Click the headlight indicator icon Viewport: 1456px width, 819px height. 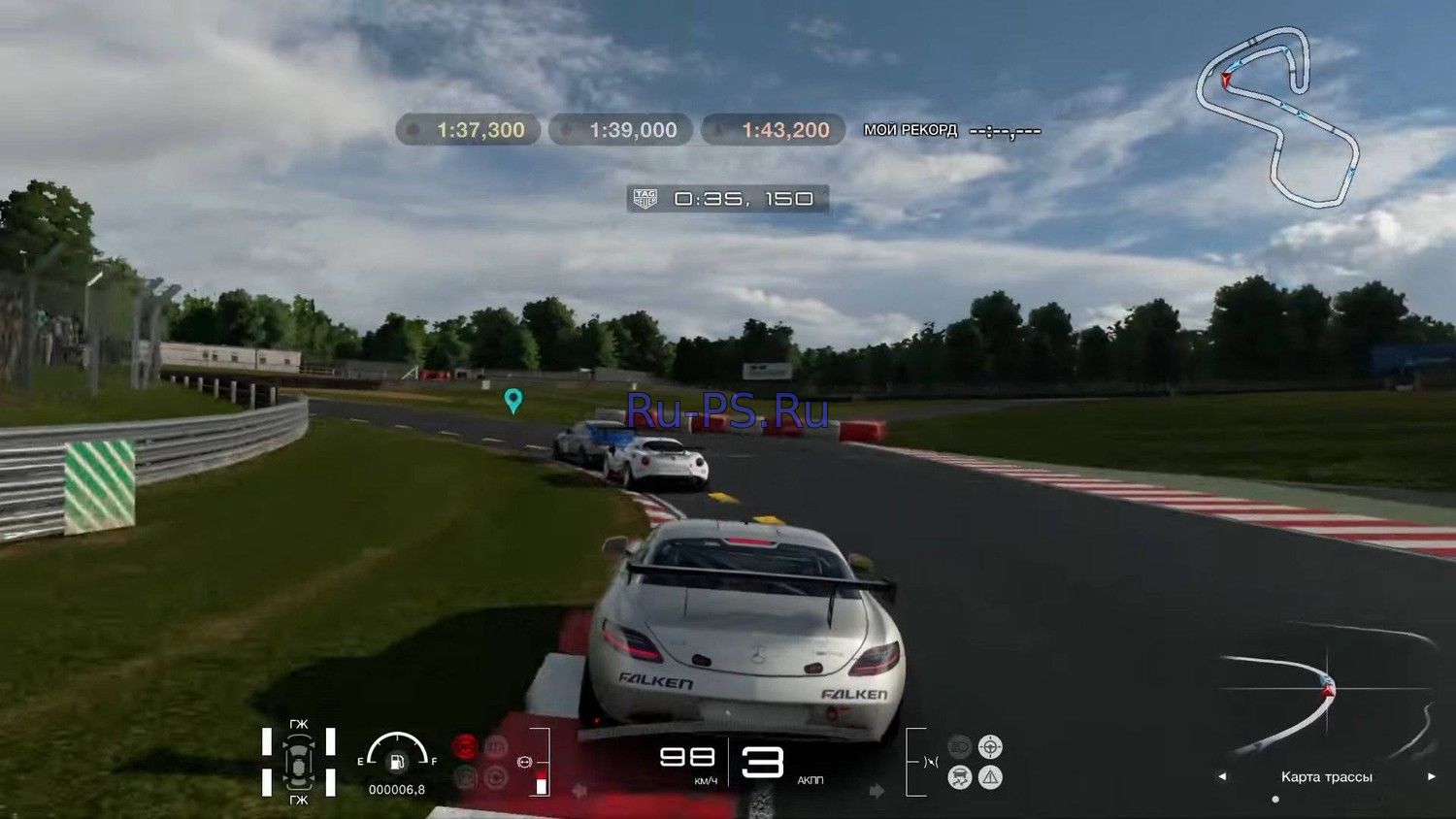tap(959, 746)
